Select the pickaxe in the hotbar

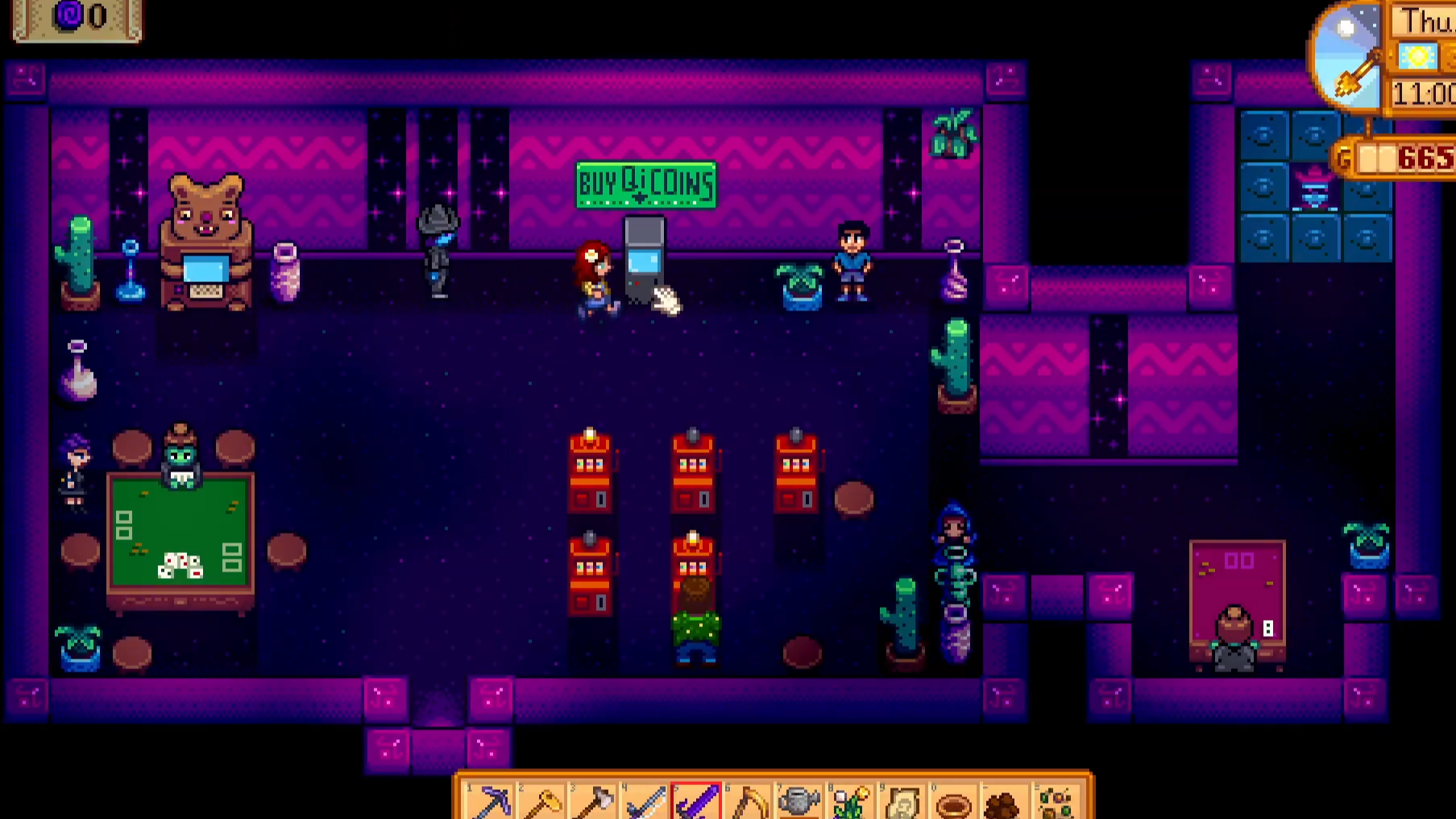[491, 802]
